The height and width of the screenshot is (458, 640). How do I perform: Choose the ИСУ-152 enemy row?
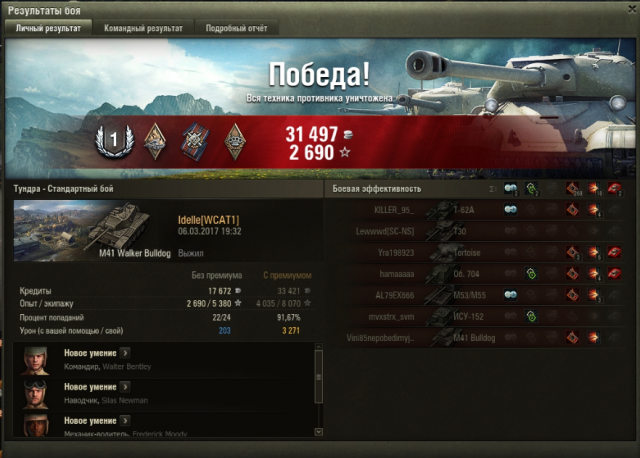coord(478,316)
